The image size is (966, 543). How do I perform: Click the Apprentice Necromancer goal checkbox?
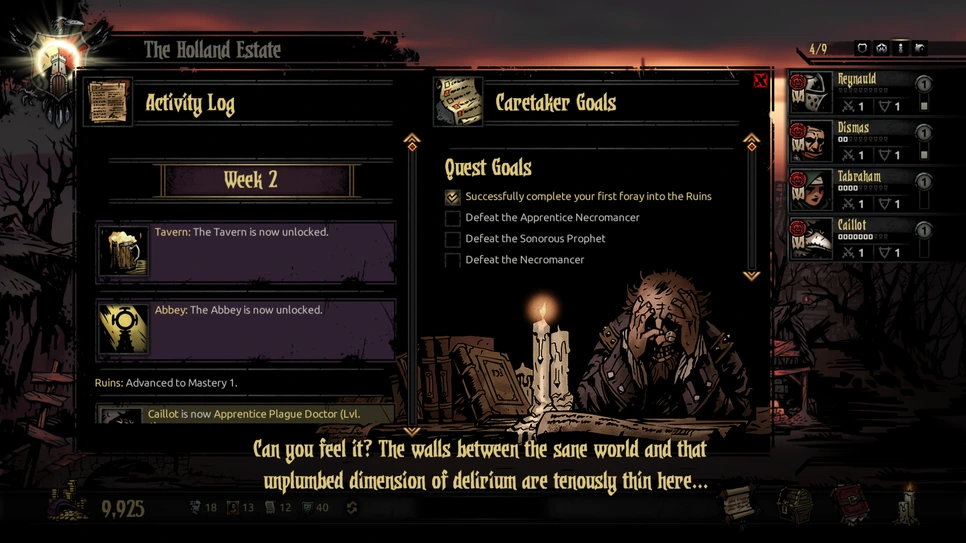coord(453,218)
